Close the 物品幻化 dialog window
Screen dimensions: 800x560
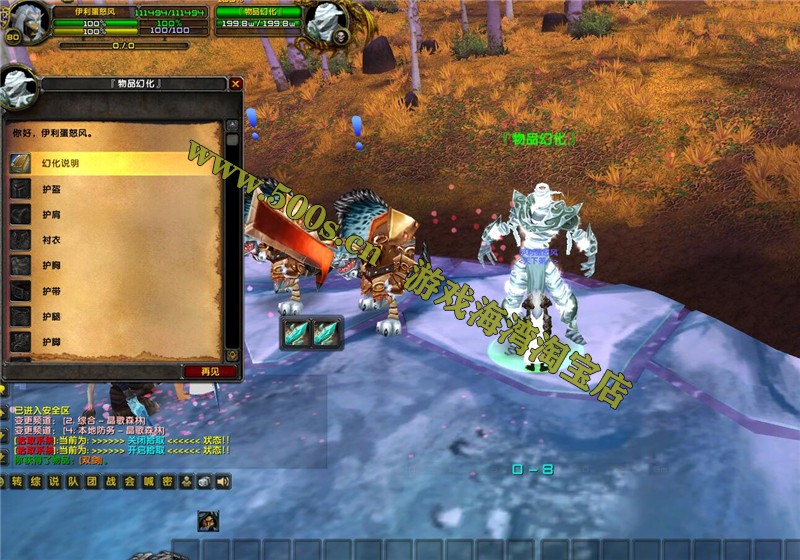tap(235, 85)
